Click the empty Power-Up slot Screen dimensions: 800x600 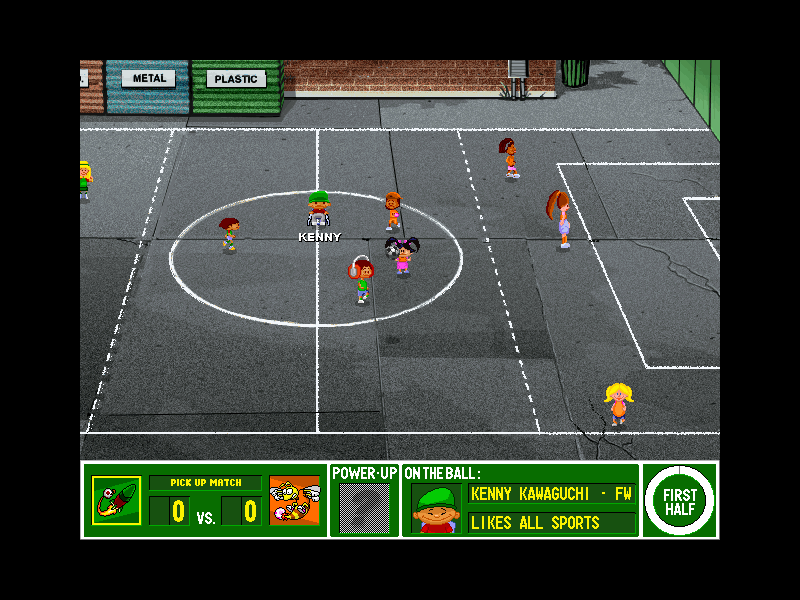364,508
